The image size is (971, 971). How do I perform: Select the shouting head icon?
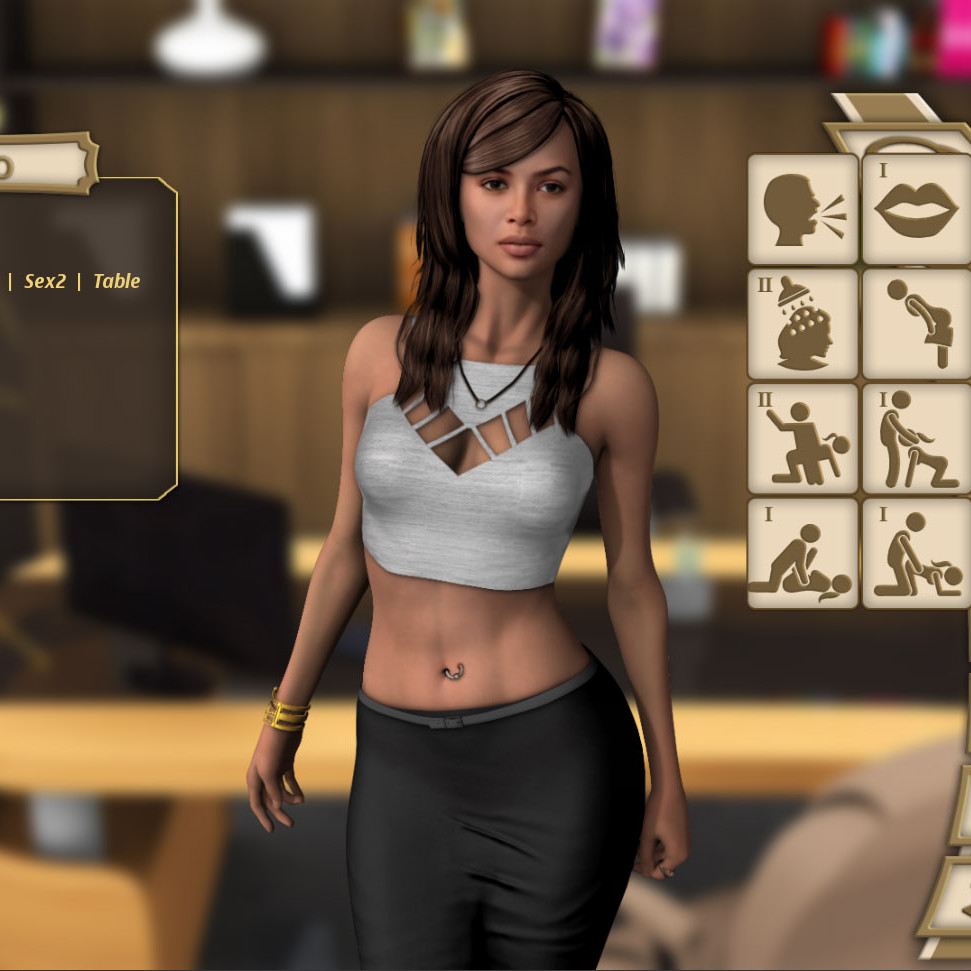coord(803,209)
